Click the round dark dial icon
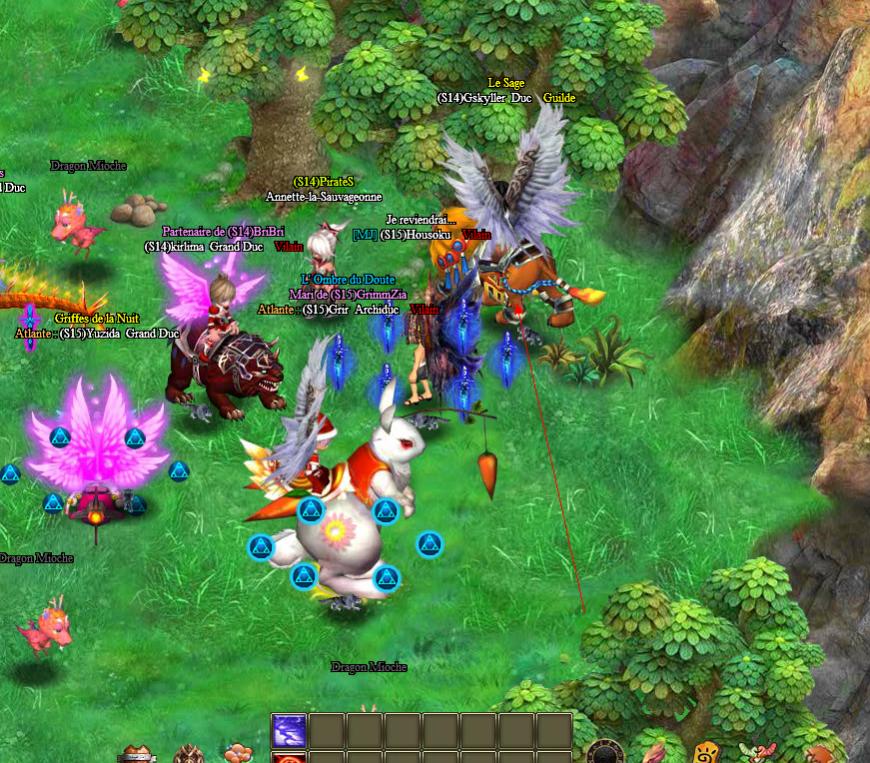 click(605, 753)
